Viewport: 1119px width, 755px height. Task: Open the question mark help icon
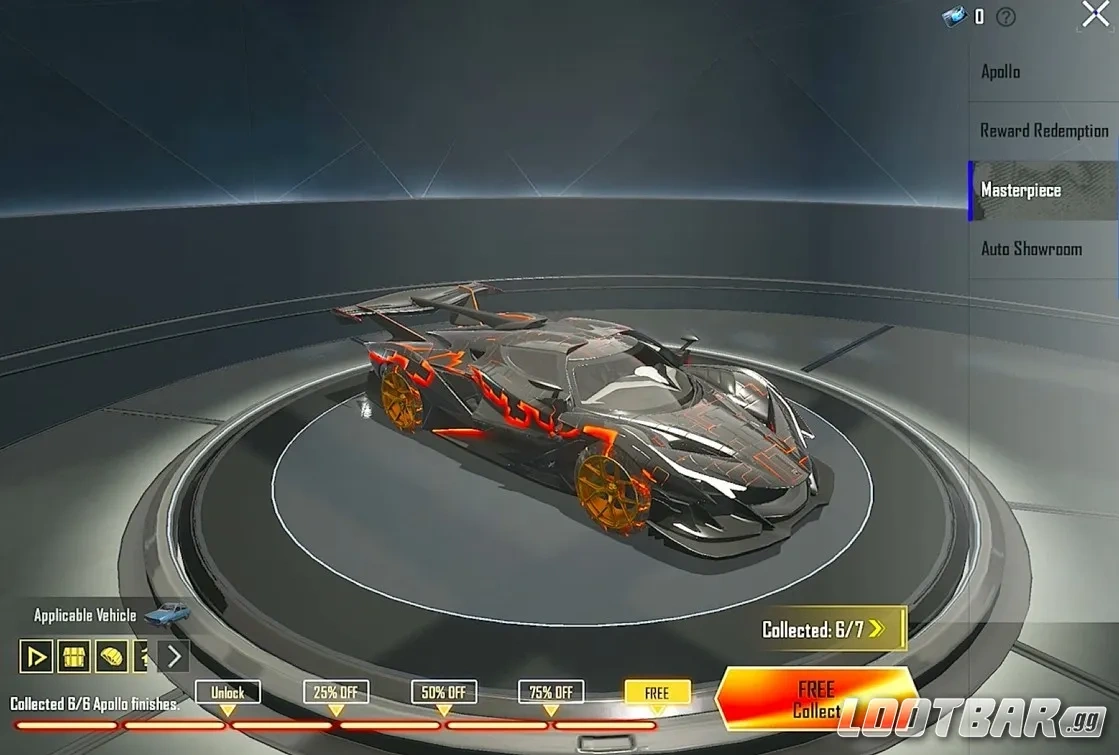[1005, 16]
